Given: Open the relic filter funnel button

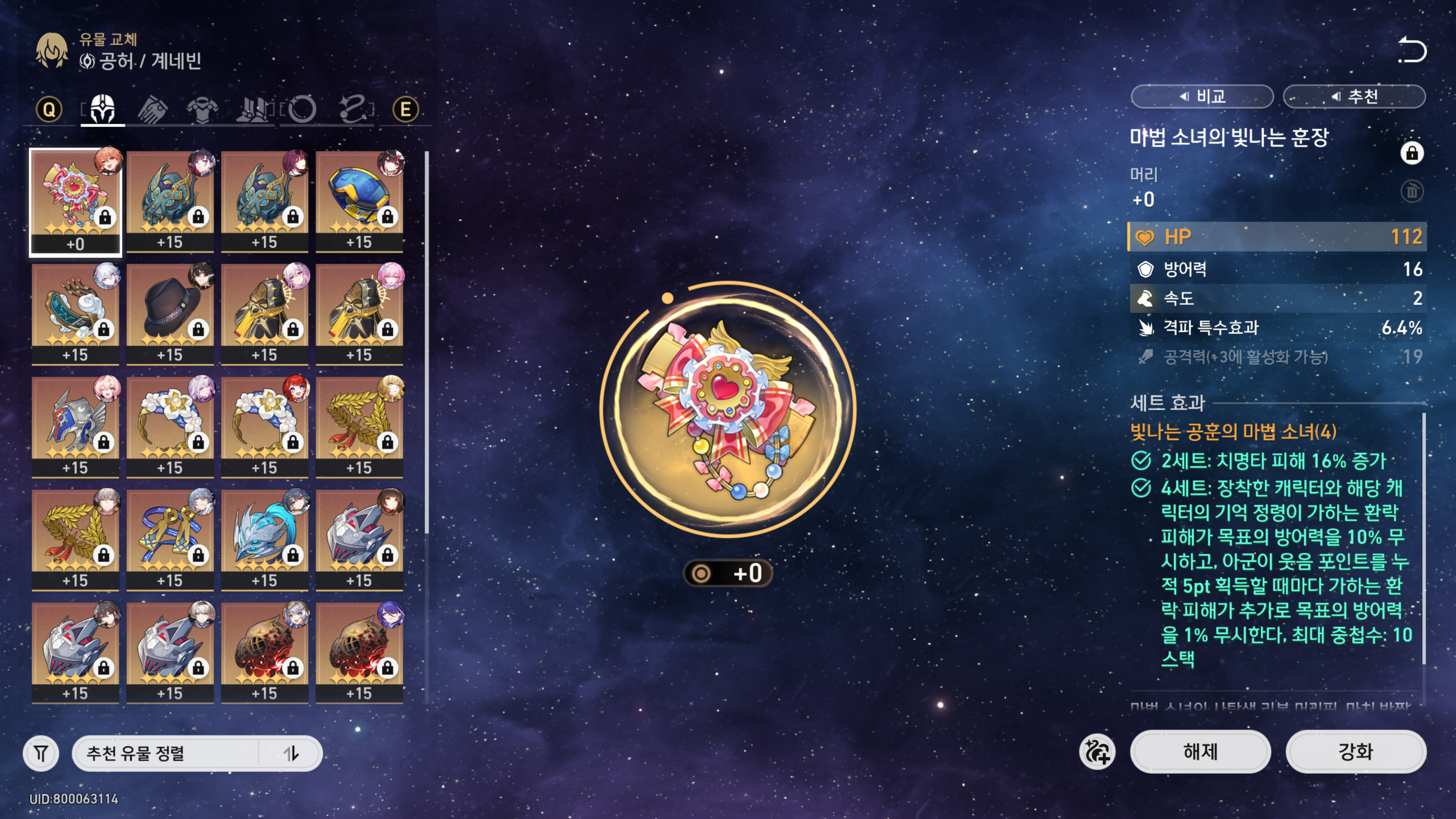Looking at the screenshot, I should tap(41, 753).
